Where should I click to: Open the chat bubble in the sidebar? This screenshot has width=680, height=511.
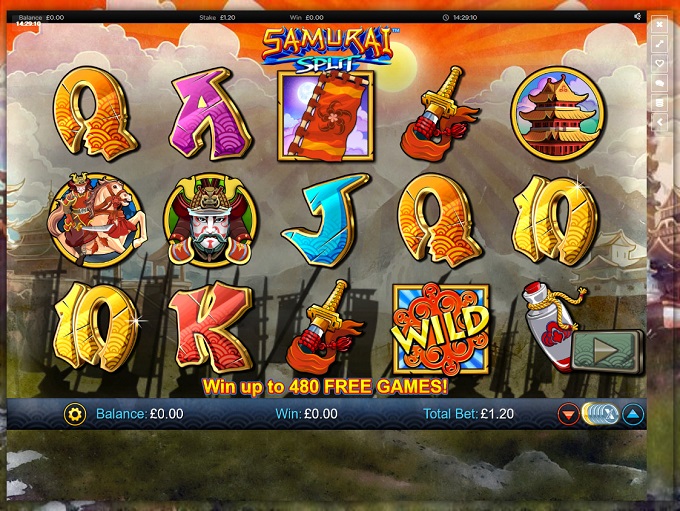point(659,83)
